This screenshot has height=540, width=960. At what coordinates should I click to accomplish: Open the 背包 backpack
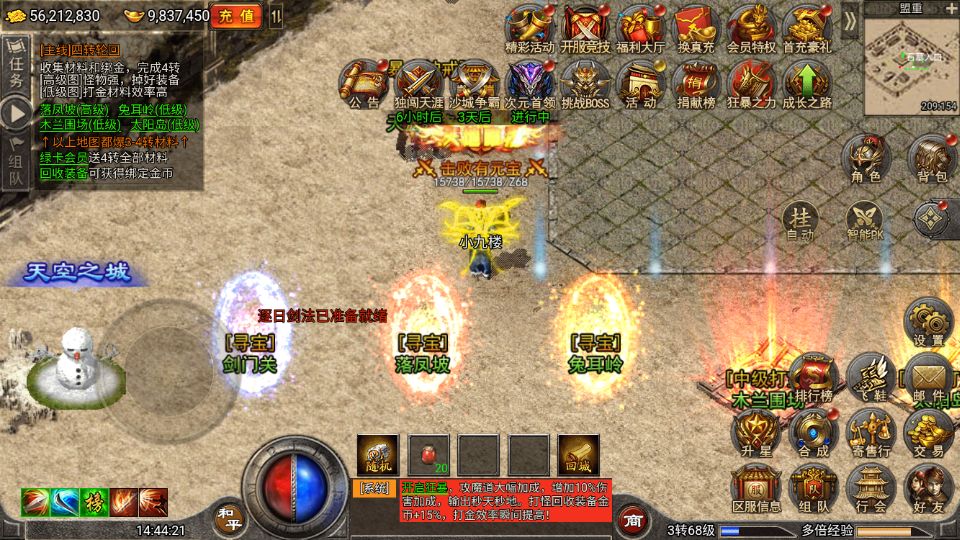pyautogui.click(x=931, y=158)
